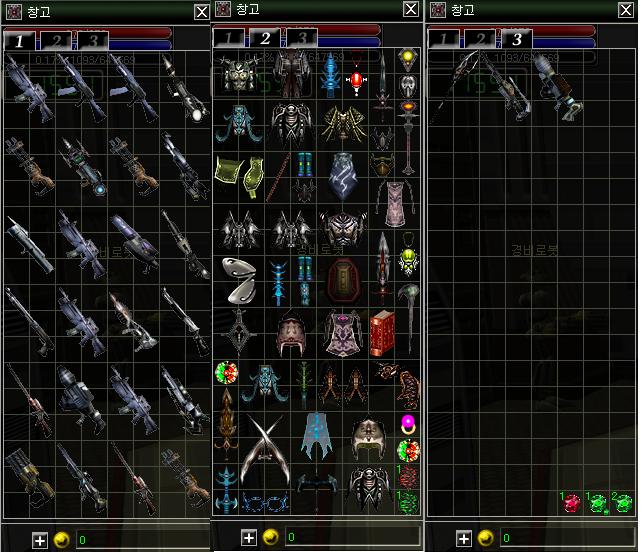Close the nearly empty warehouse window
The image size is (641, 552).
[x=625, y=11]
